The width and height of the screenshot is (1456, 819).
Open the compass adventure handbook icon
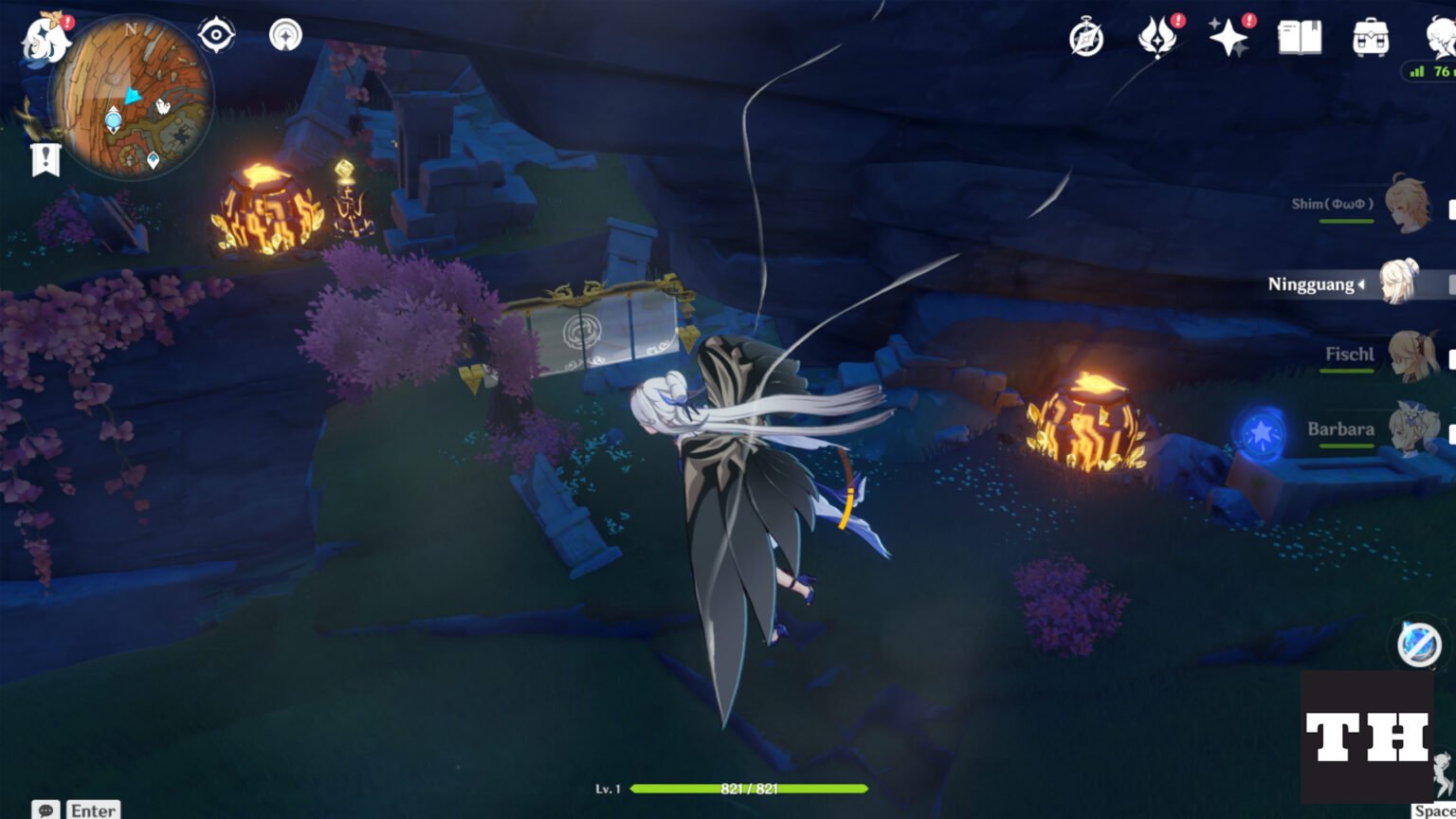click(x=1086, y=39)
